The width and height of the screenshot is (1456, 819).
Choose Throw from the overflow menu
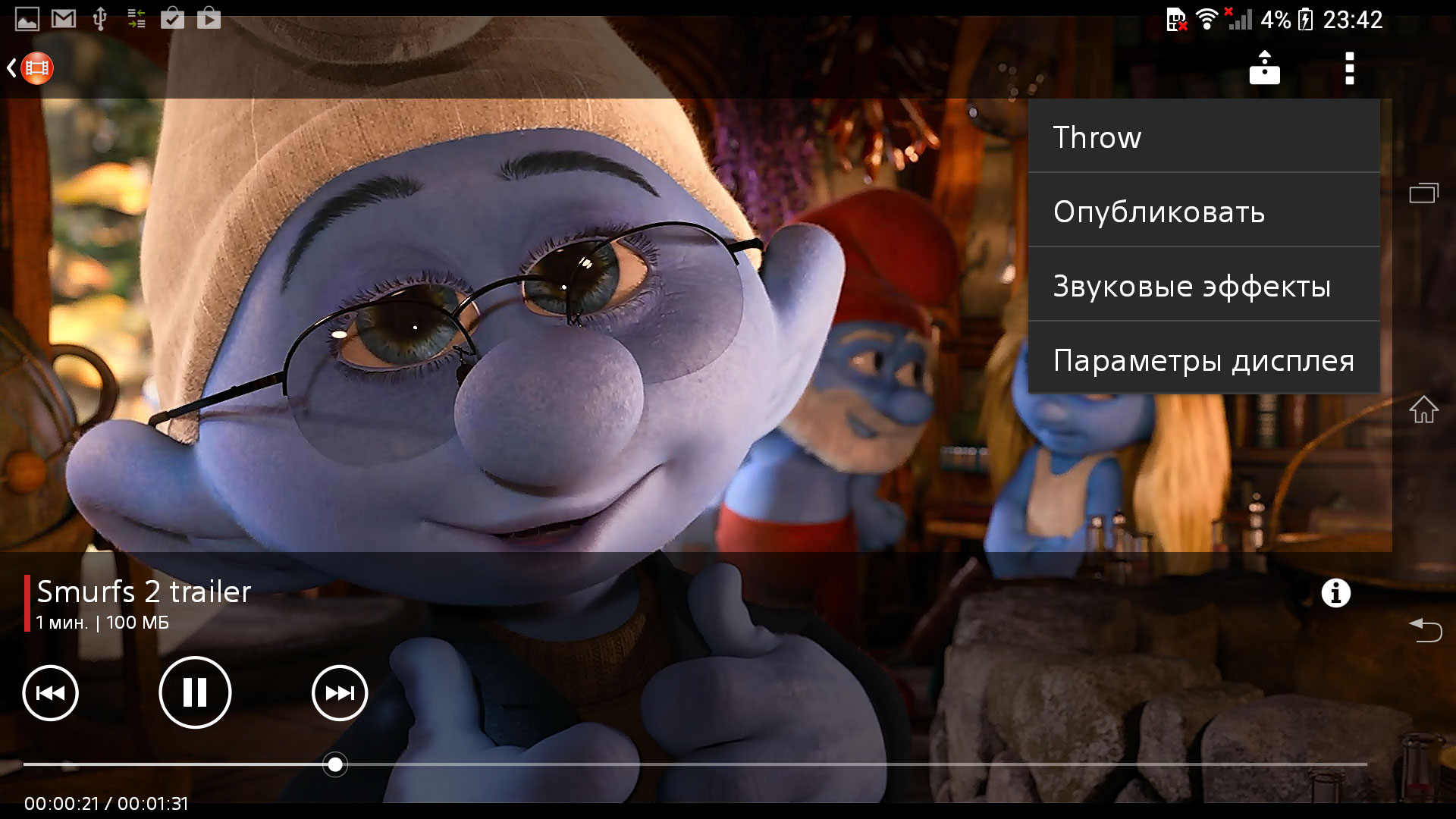click(1203, 137)
